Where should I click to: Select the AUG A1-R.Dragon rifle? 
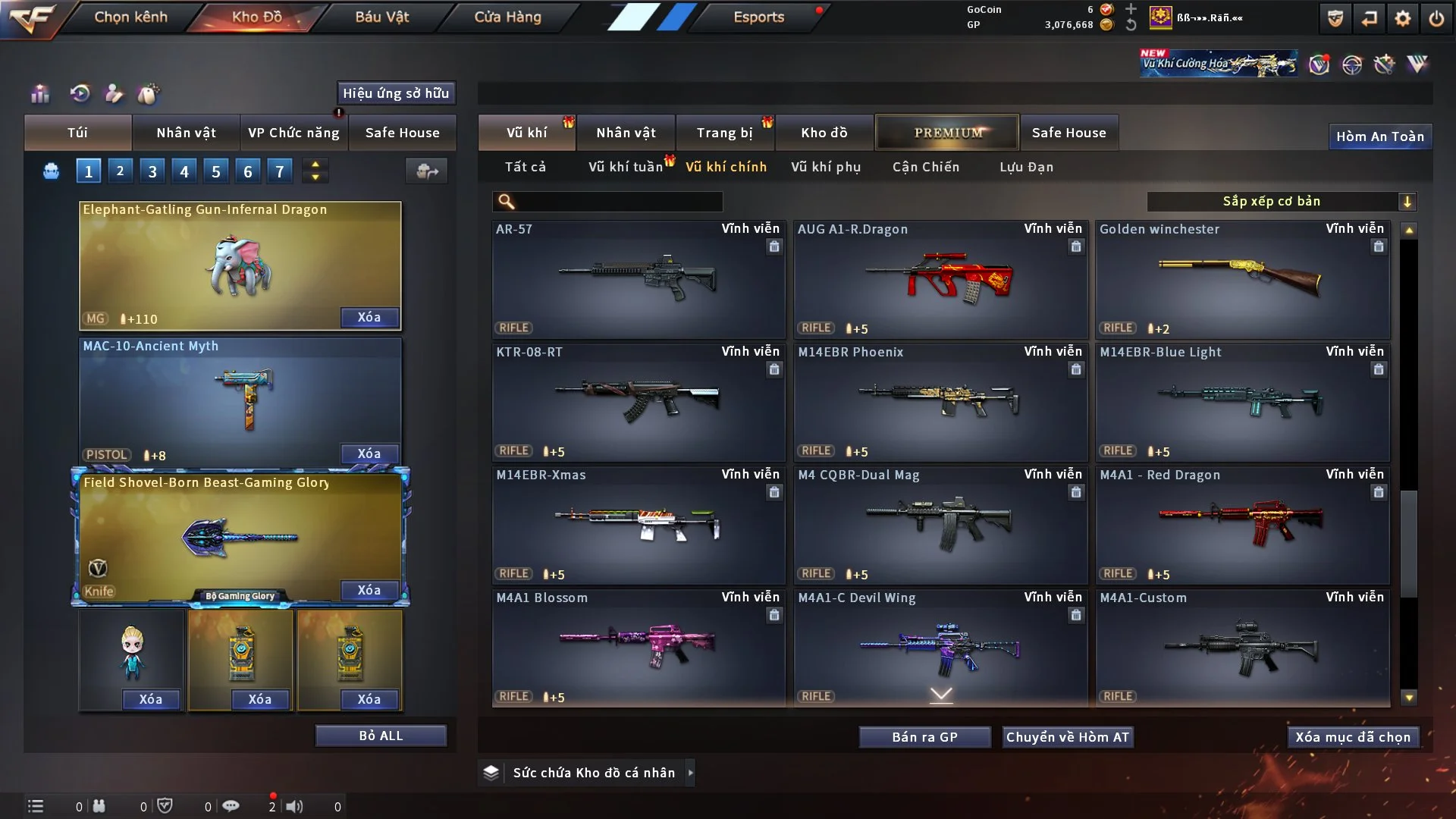[940, 279]
